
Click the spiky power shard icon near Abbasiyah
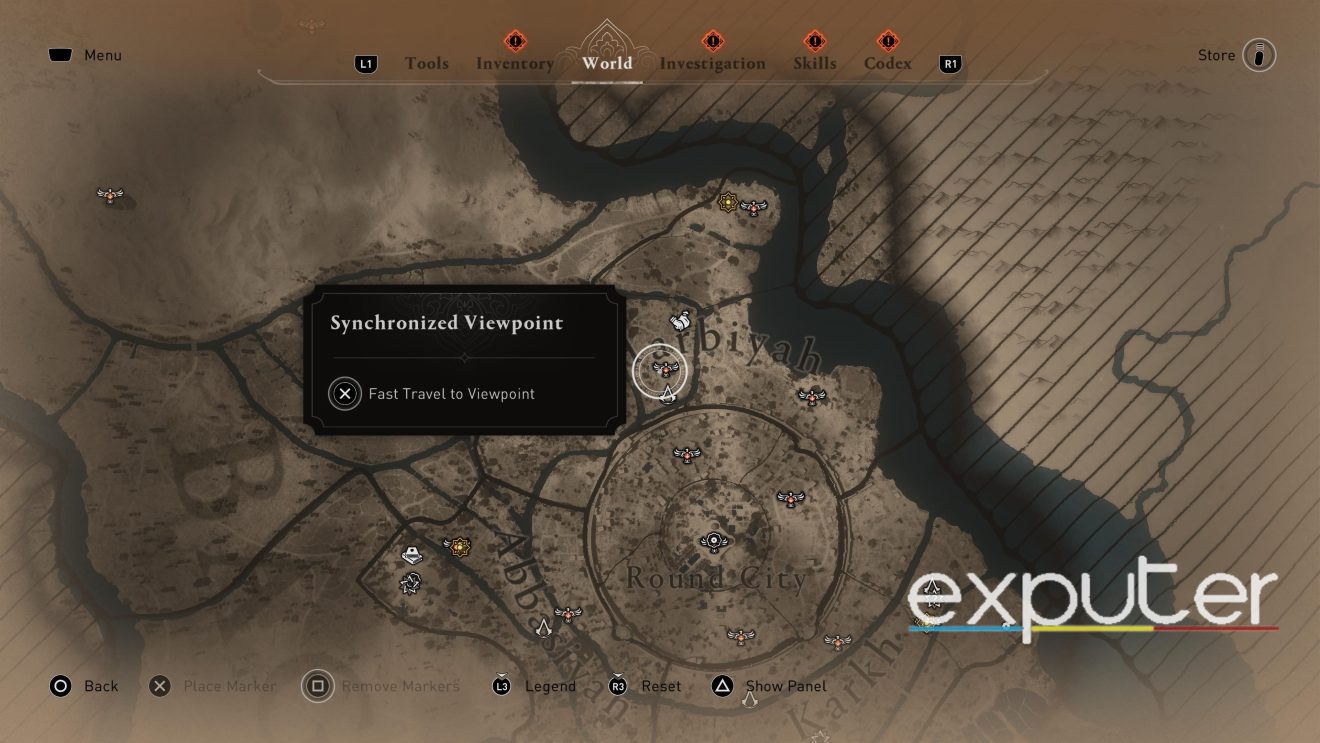pyautogui.click(x=413, y=583)
